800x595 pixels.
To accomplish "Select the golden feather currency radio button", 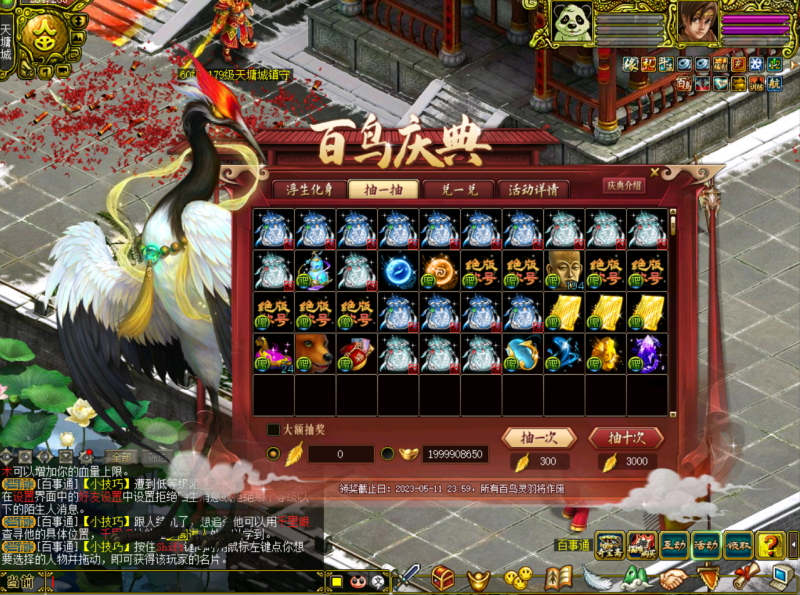I will [x=273, y=454].
